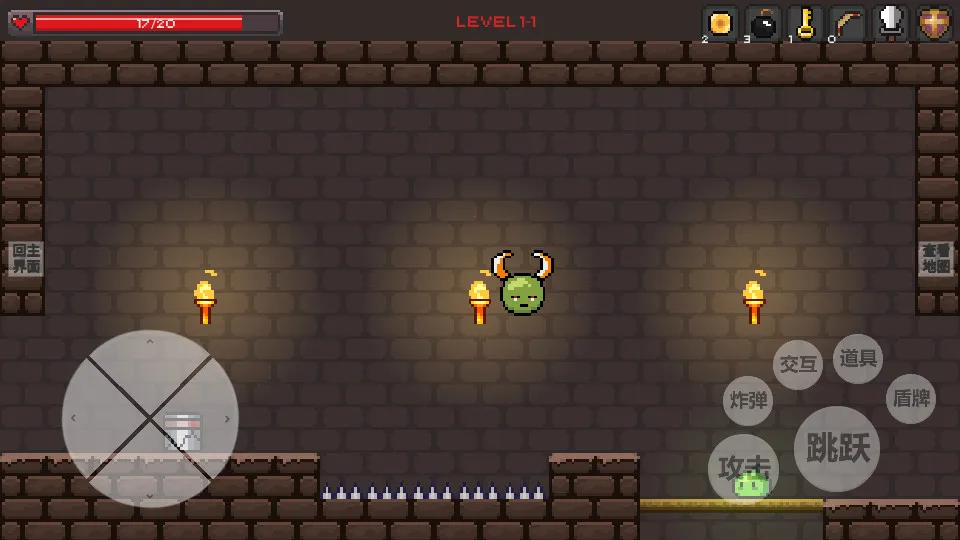Raise the shield with the 盾牌 button
Screen dimensions: 960x540
911,399
